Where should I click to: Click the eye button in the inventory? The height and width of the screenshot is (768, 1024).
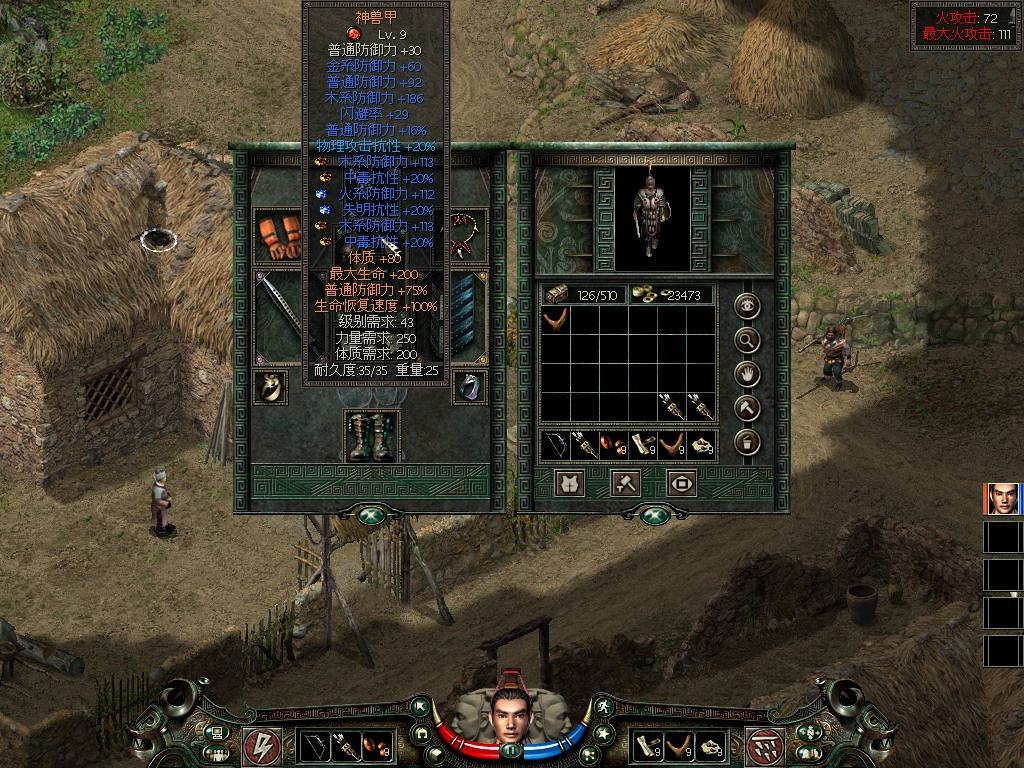[748, 307]
